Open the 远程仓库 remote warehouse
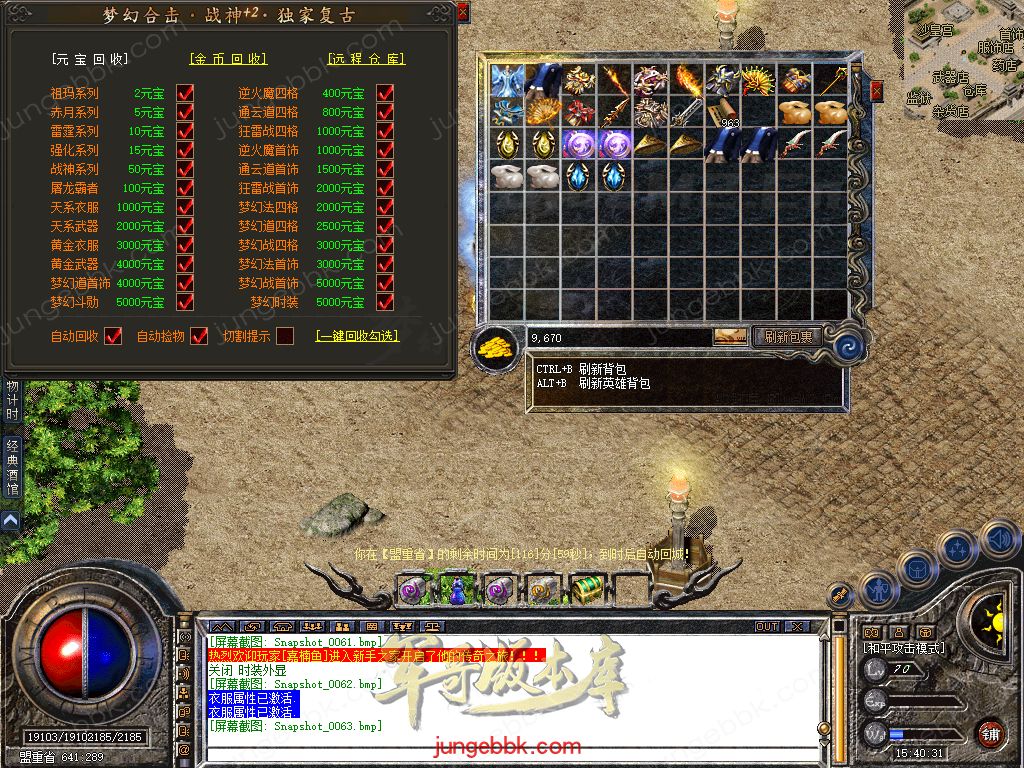This screenshot has height=768, width=1024. coord(365,59)
